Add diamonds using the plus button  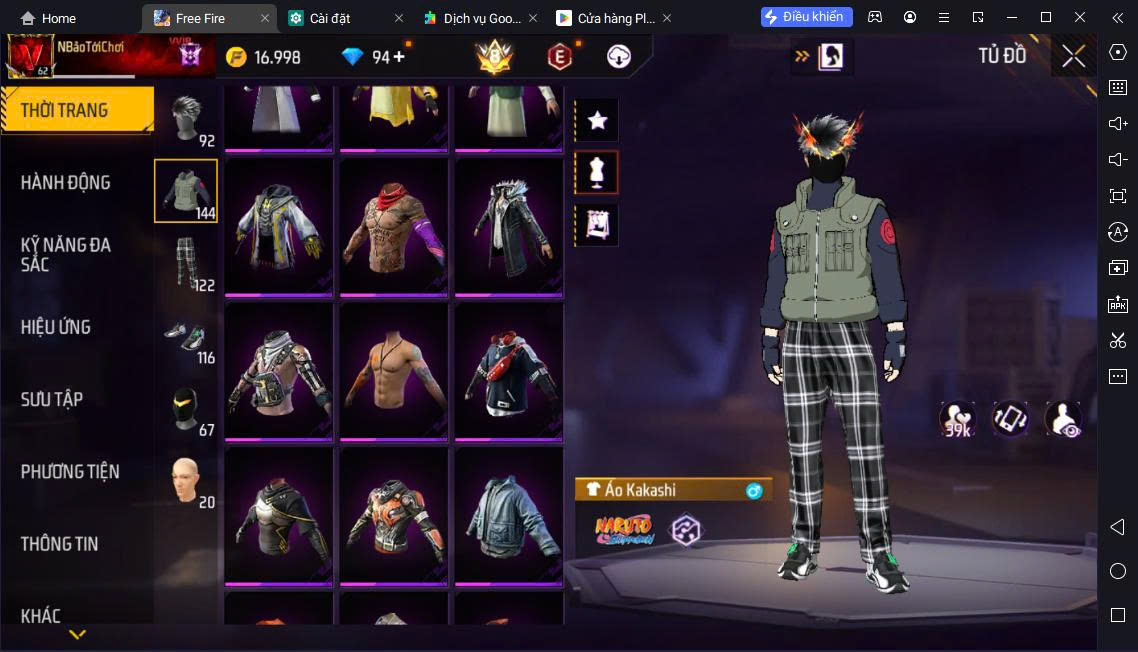pos(399,57)
